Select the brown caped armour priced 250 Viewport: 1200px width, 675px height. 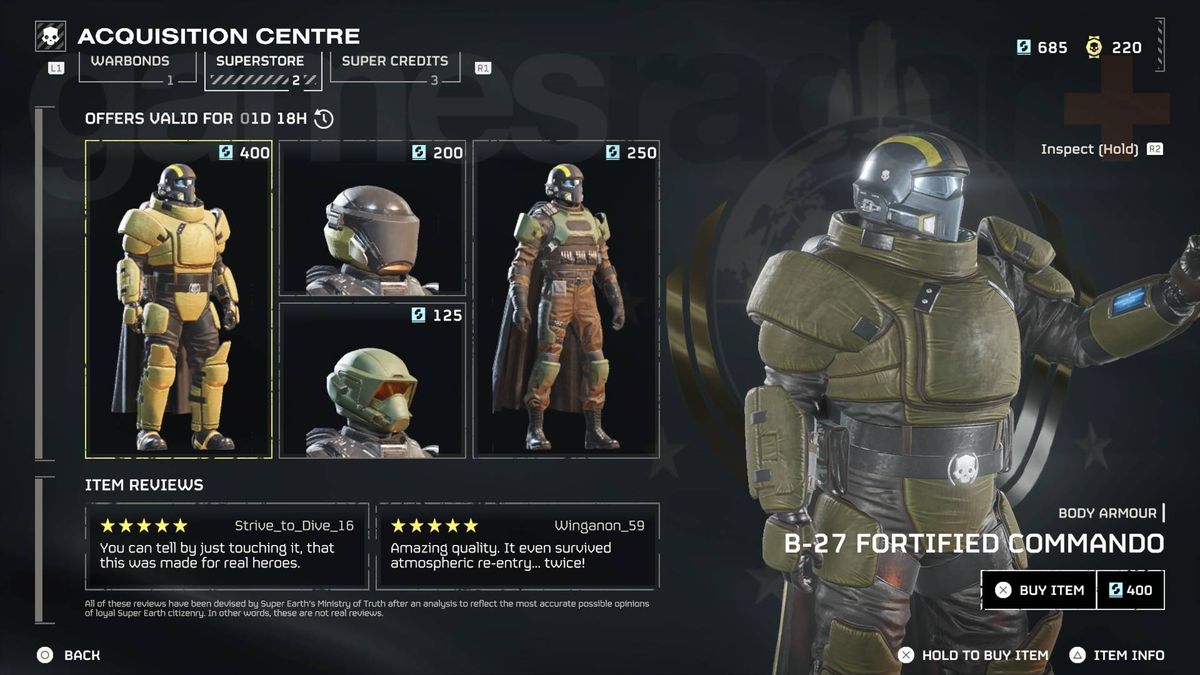tap(565, 298)
